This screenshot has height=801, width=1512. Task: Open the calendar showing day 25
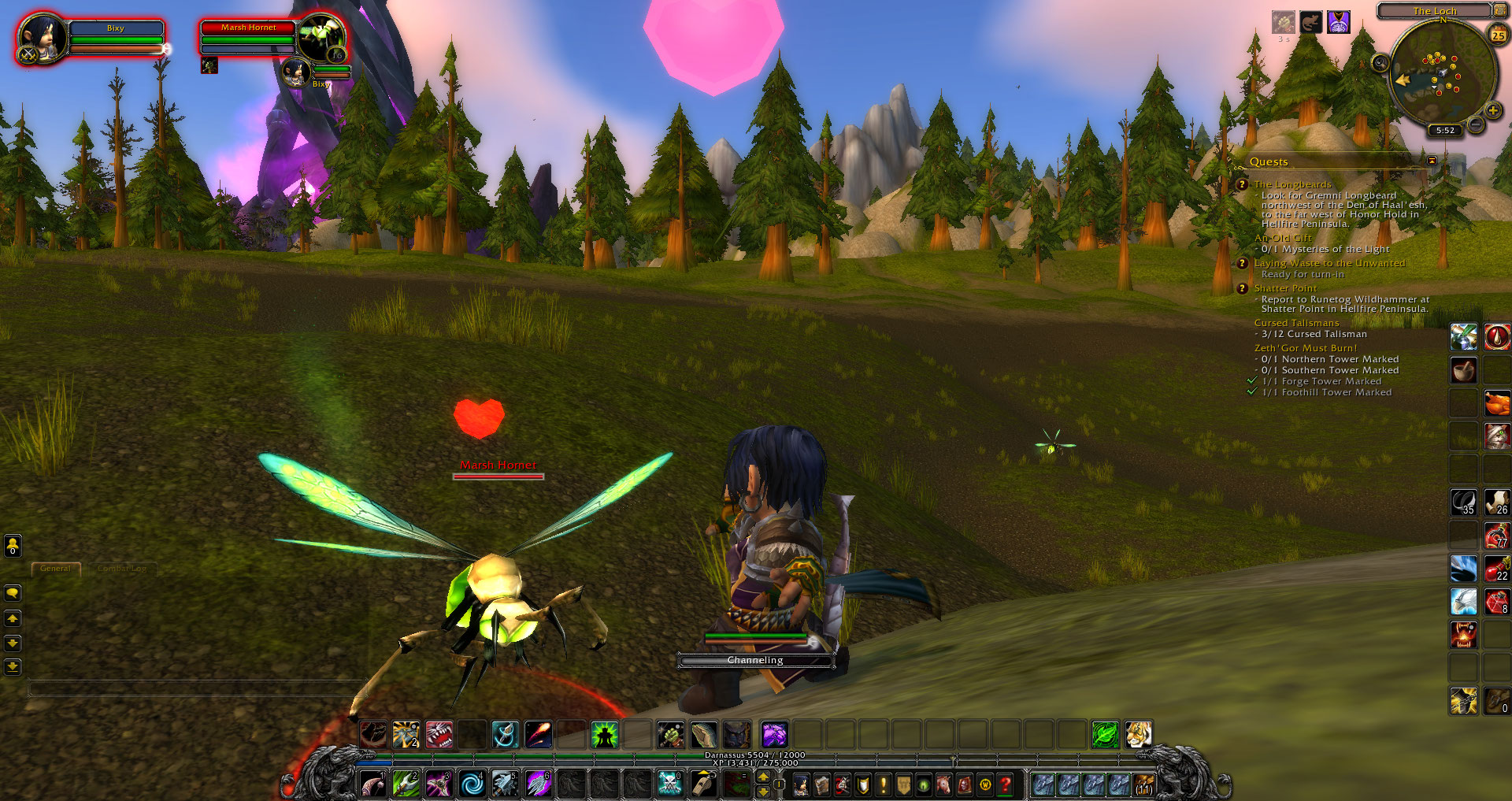pos(1498,35)
